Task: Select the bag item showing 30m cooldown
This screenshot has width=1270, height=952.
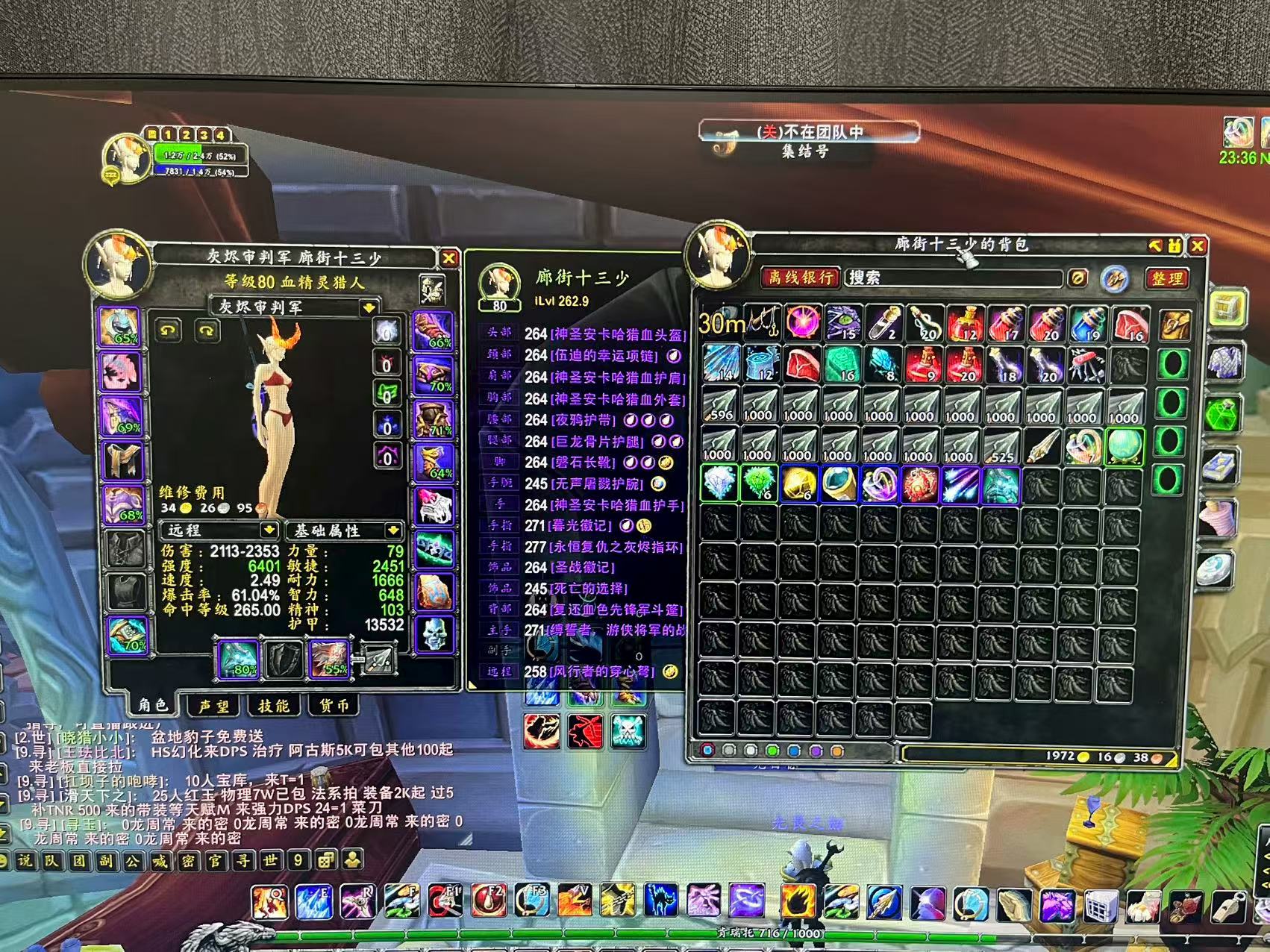Action: [x=722, y=323]
